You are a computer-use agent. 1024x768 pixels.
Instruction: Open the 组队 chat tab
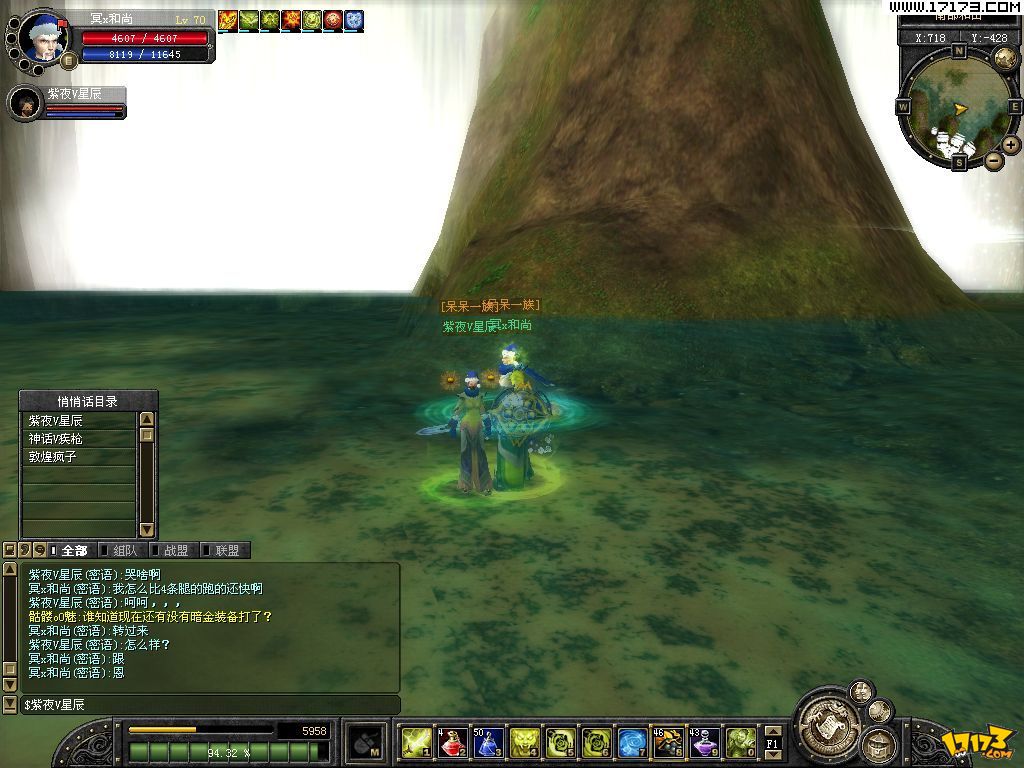[x=125, y=550]
